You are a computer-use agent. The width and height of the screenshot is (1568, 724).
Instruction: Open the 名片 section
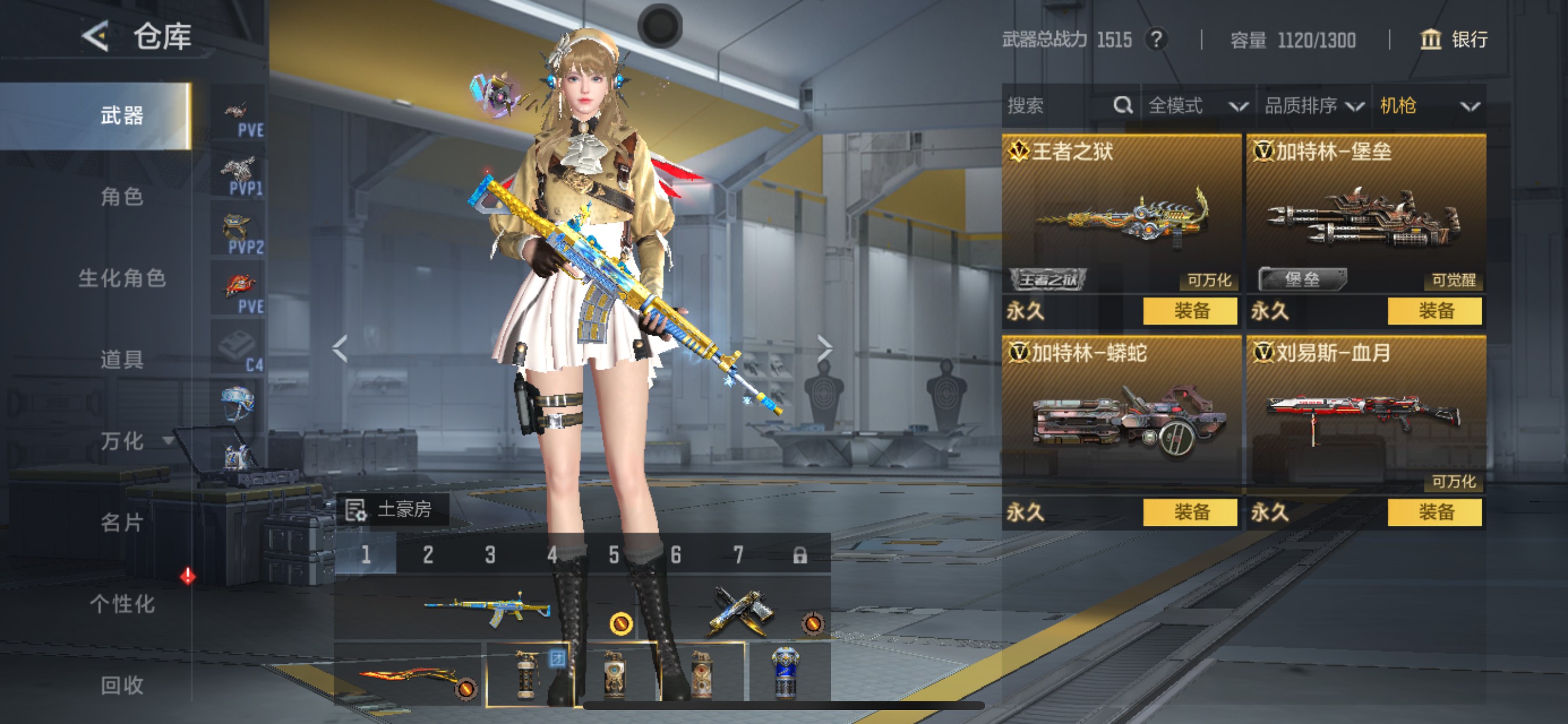coord(122,522)
